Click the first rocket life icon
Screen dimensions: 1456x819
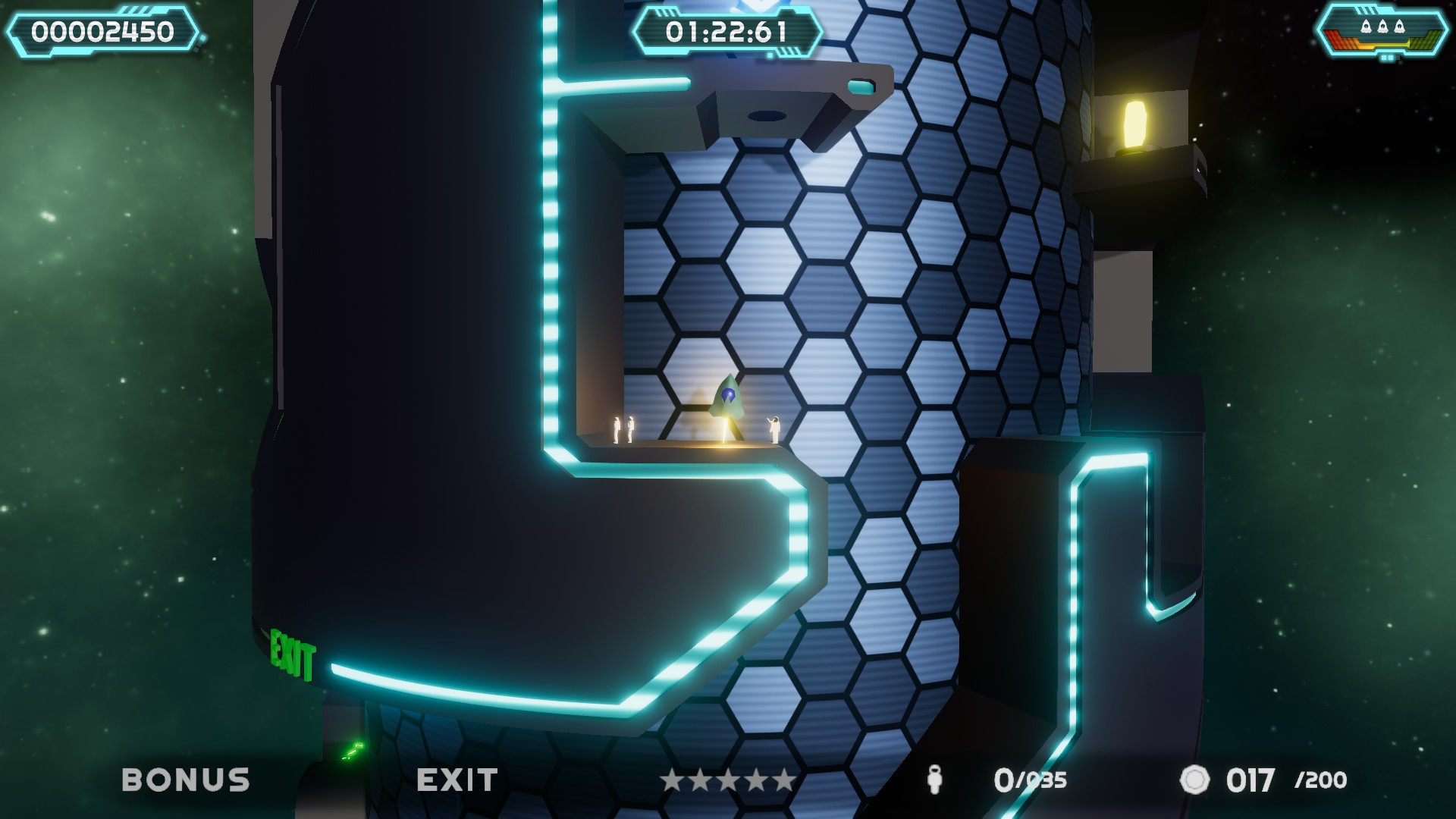pyautogui.click(x=1366, y=26)
